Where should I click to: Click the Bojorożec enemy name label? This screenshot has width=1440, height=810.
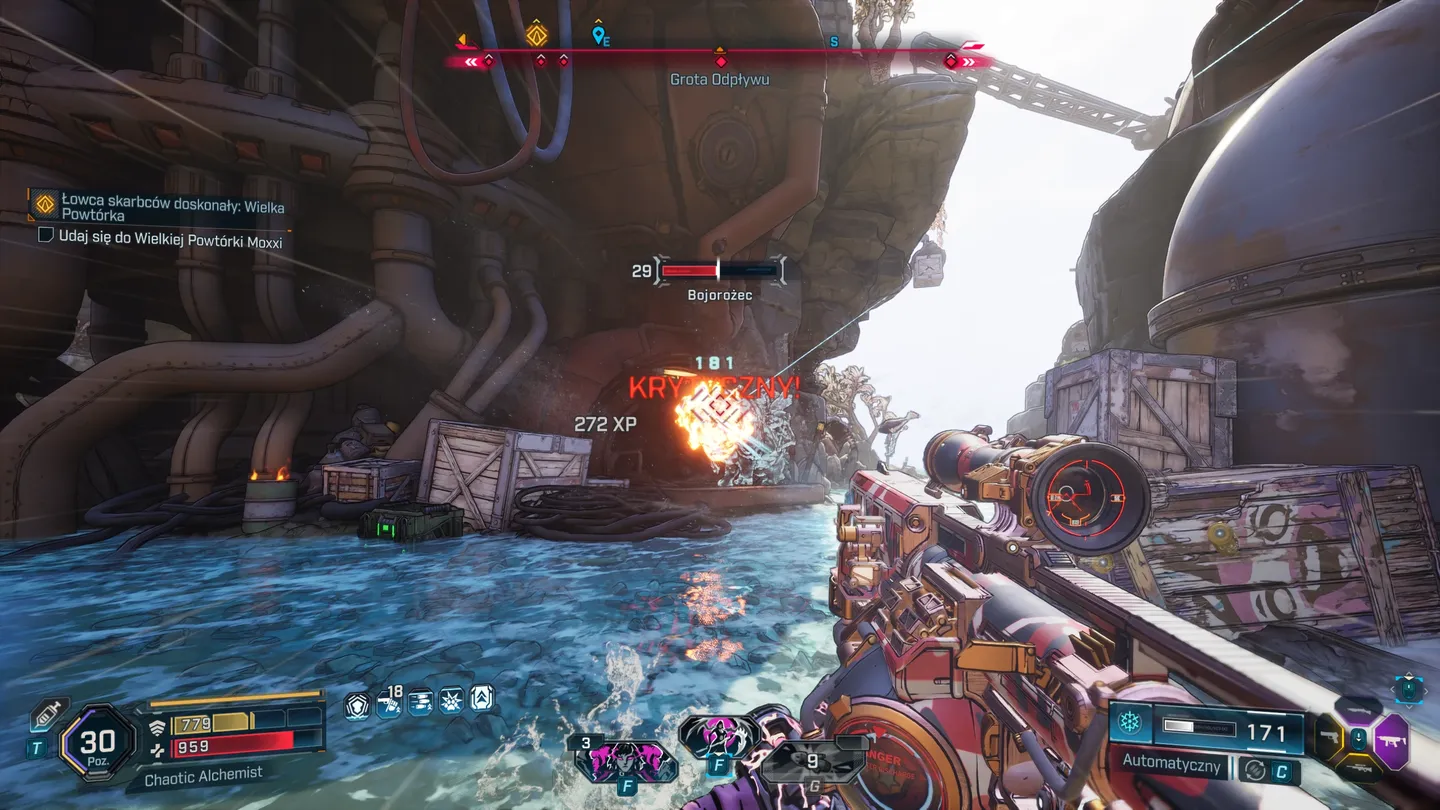pos(718,294)
